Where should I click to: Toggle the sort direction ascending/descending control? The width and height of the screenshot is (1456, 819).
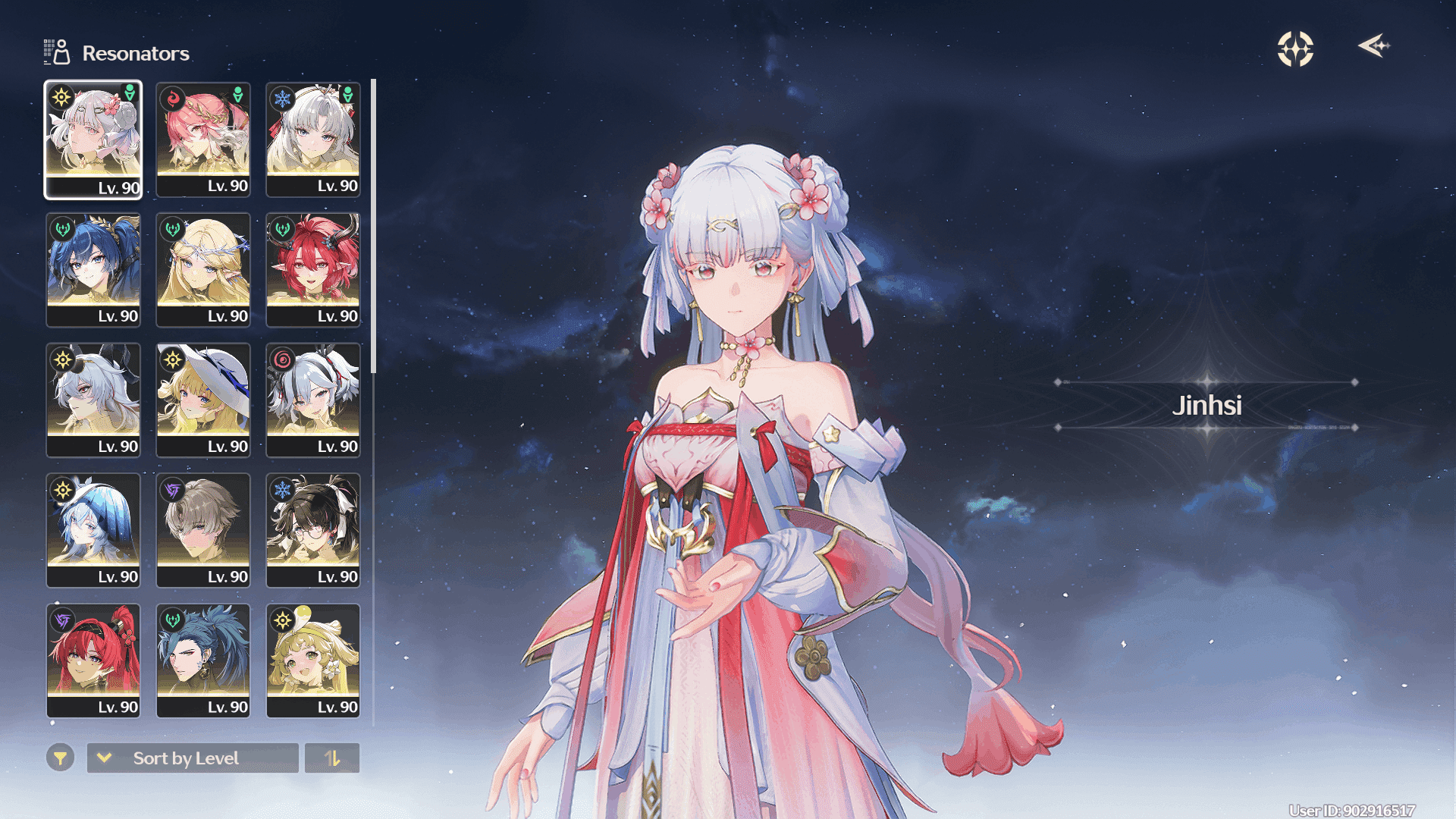click(x=332, y=758)
